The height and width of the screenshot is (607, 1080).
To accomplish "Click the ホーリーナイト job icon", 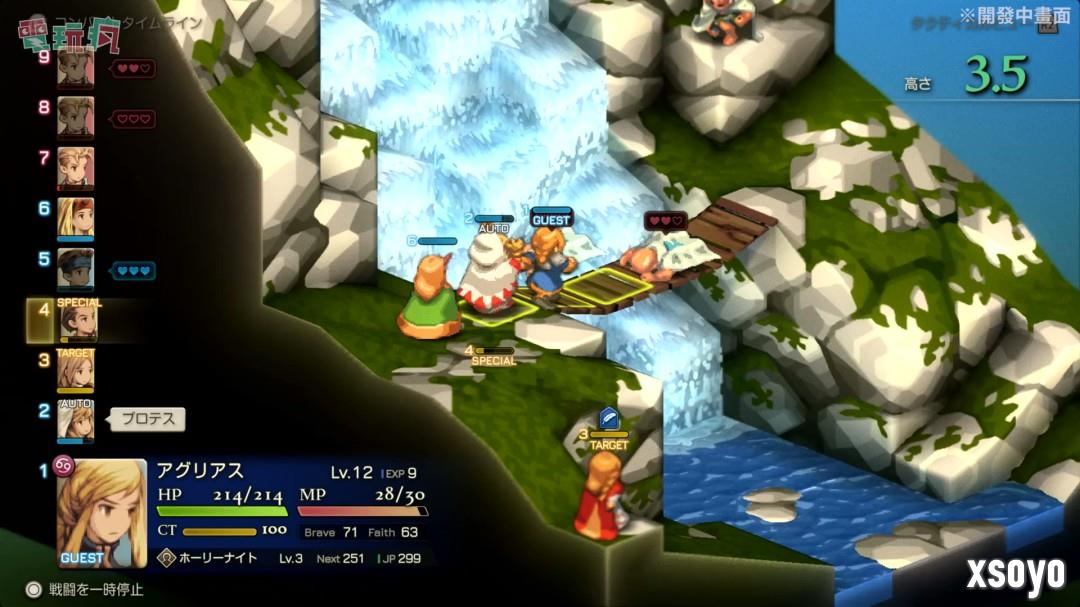I will click(166, 558).
